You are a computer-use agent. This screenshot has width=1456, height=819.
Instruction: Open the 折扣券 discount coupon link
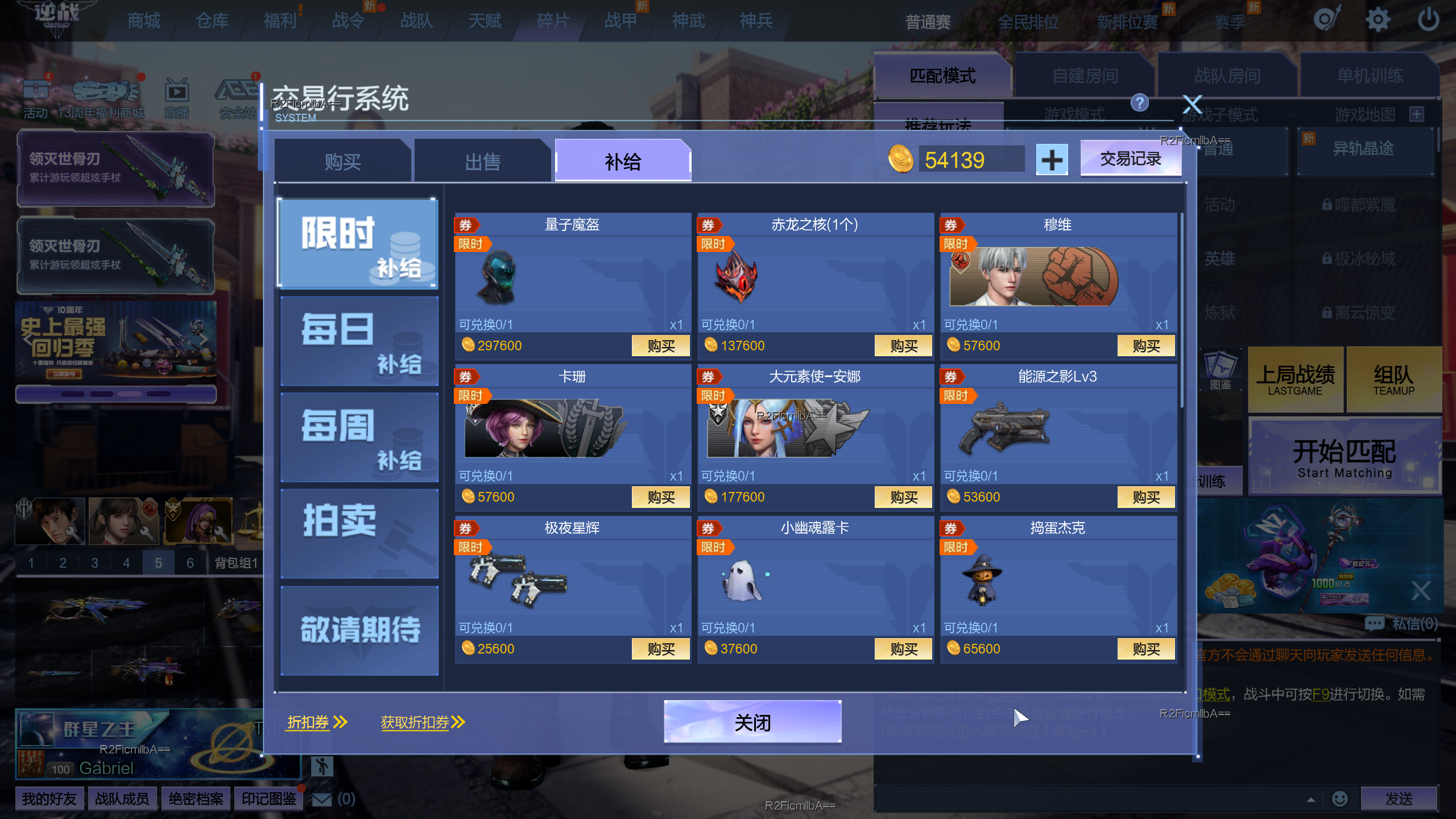click(x=307, y=722)
